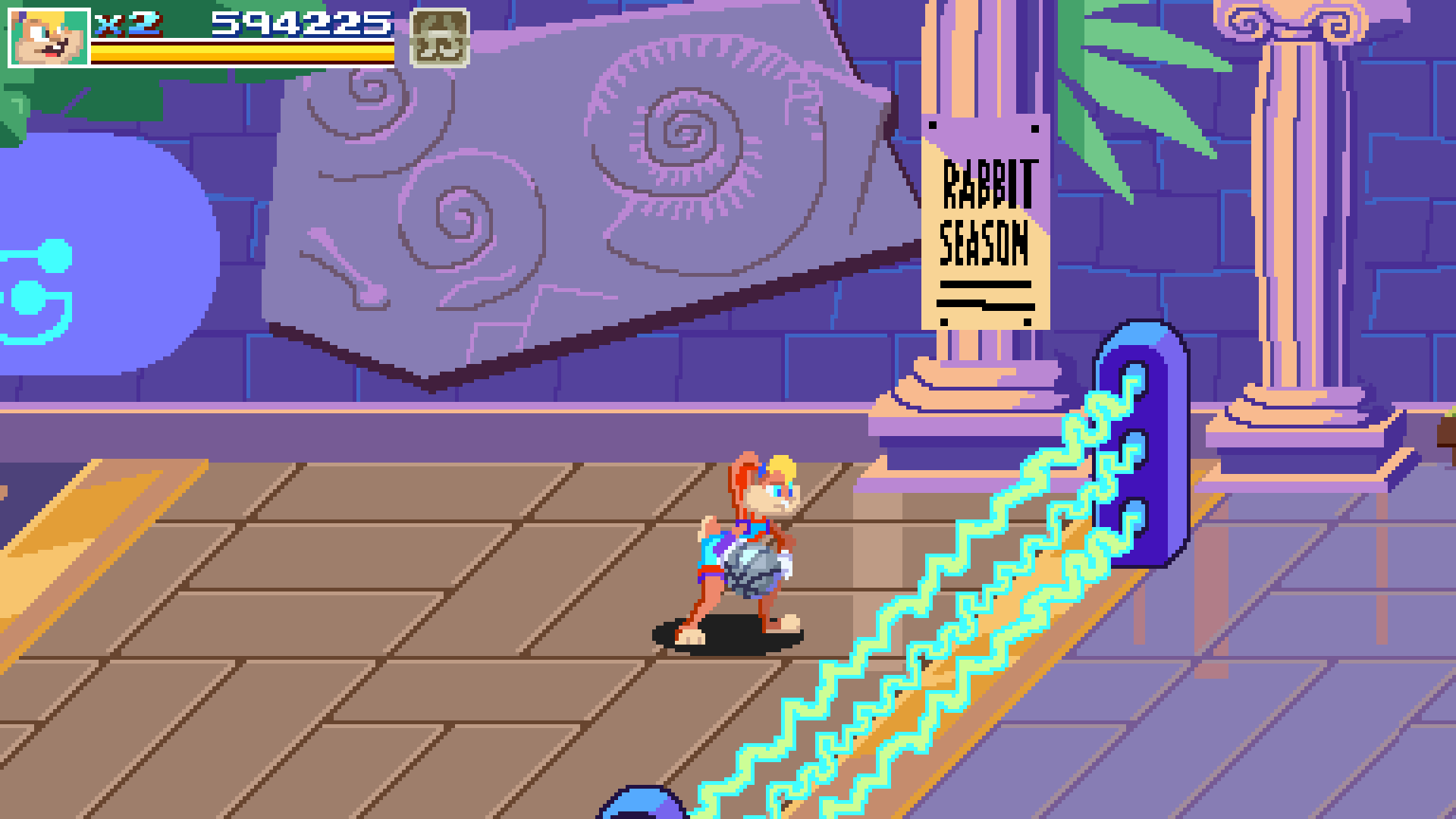Click the blue enemy at the bottom edge
This screenshot has width=1456, height=819.
[641, 808]
